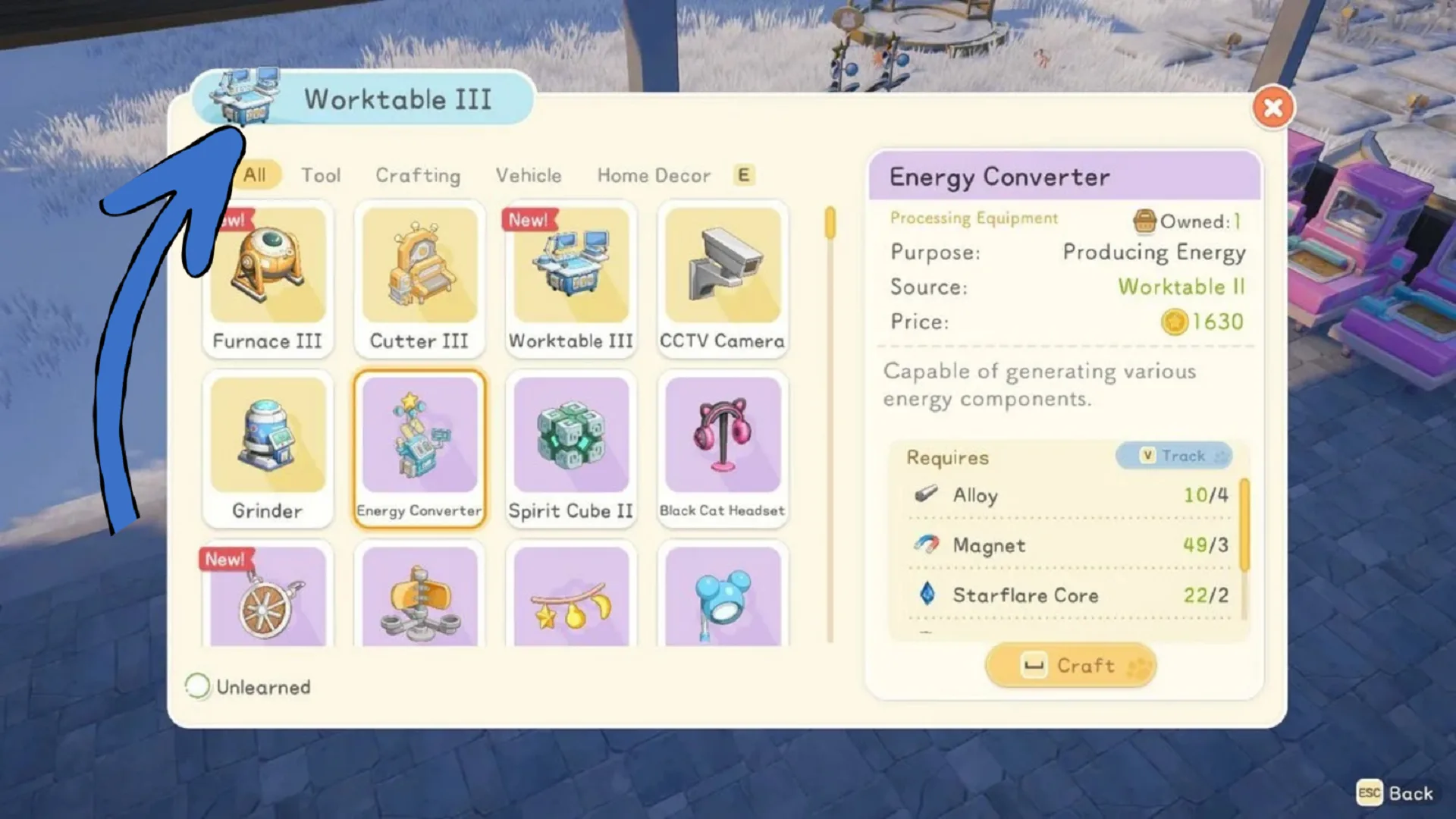Select the Worktable III recipe tile
The image size is (1456, 819).
click(571, 278)
